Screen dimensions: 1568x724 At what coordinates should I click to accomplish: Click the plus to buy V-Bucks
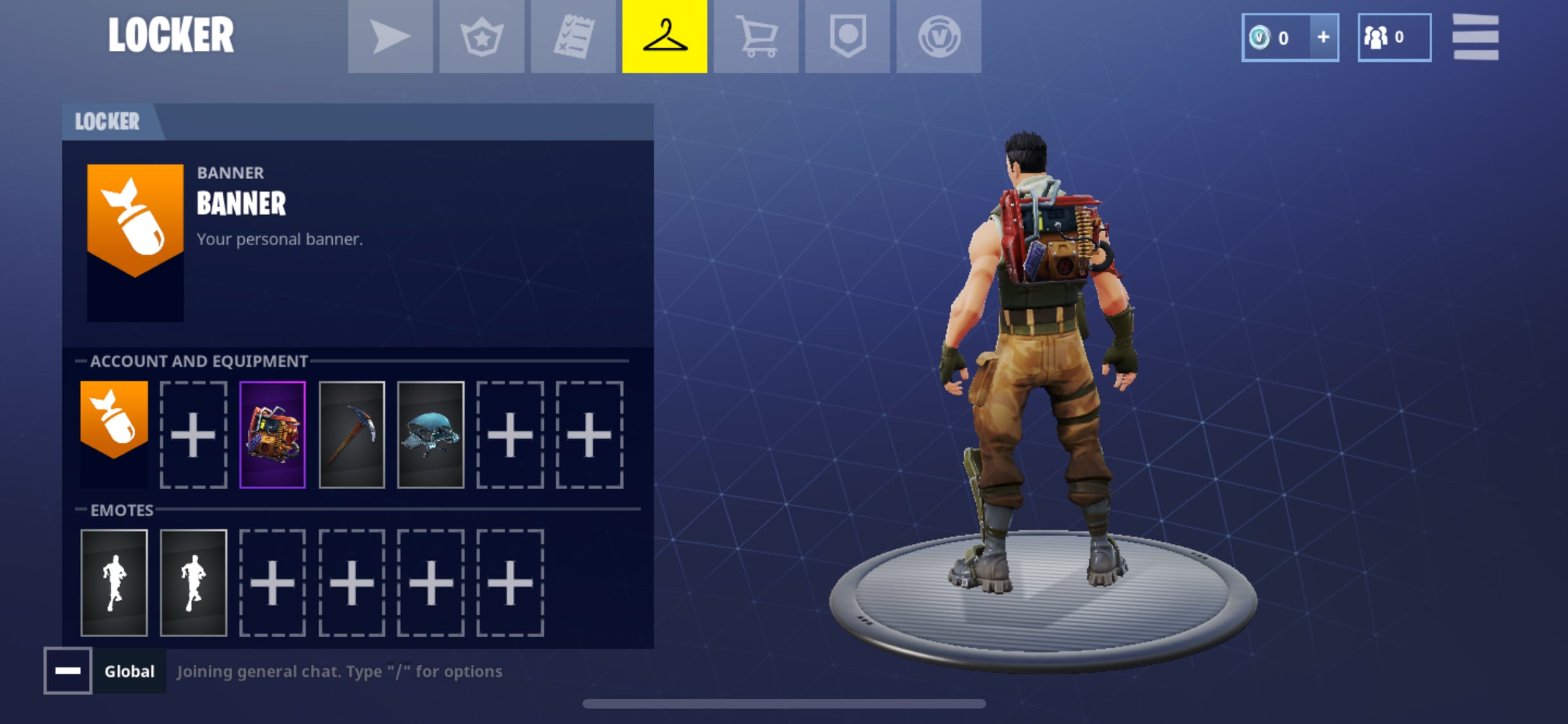1323,37
